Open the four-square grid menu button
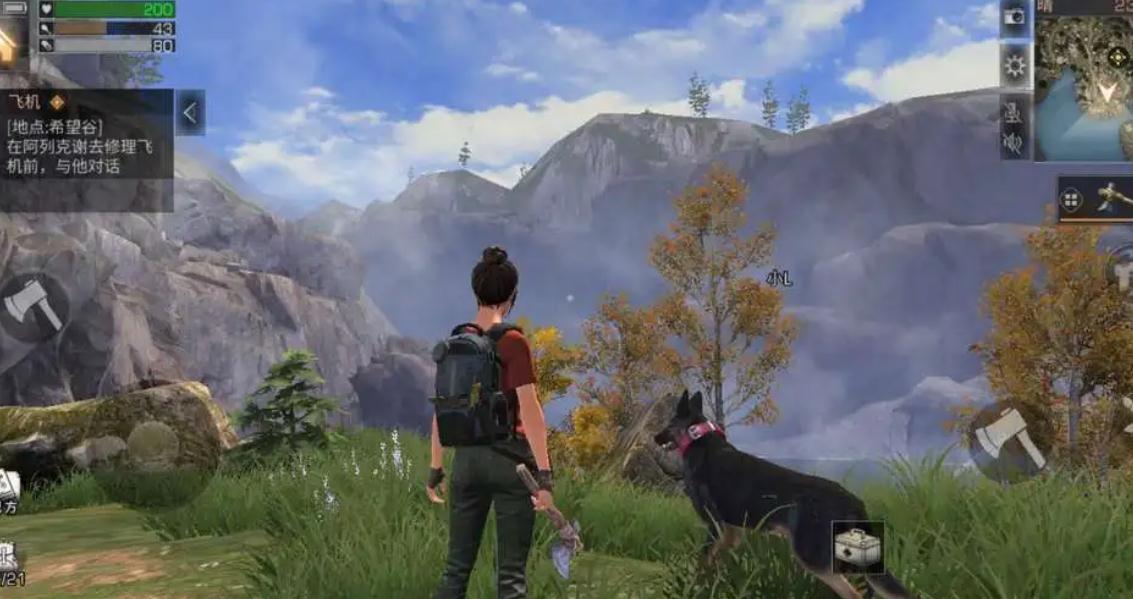 pyautogui.click(x=1072, y=200)
